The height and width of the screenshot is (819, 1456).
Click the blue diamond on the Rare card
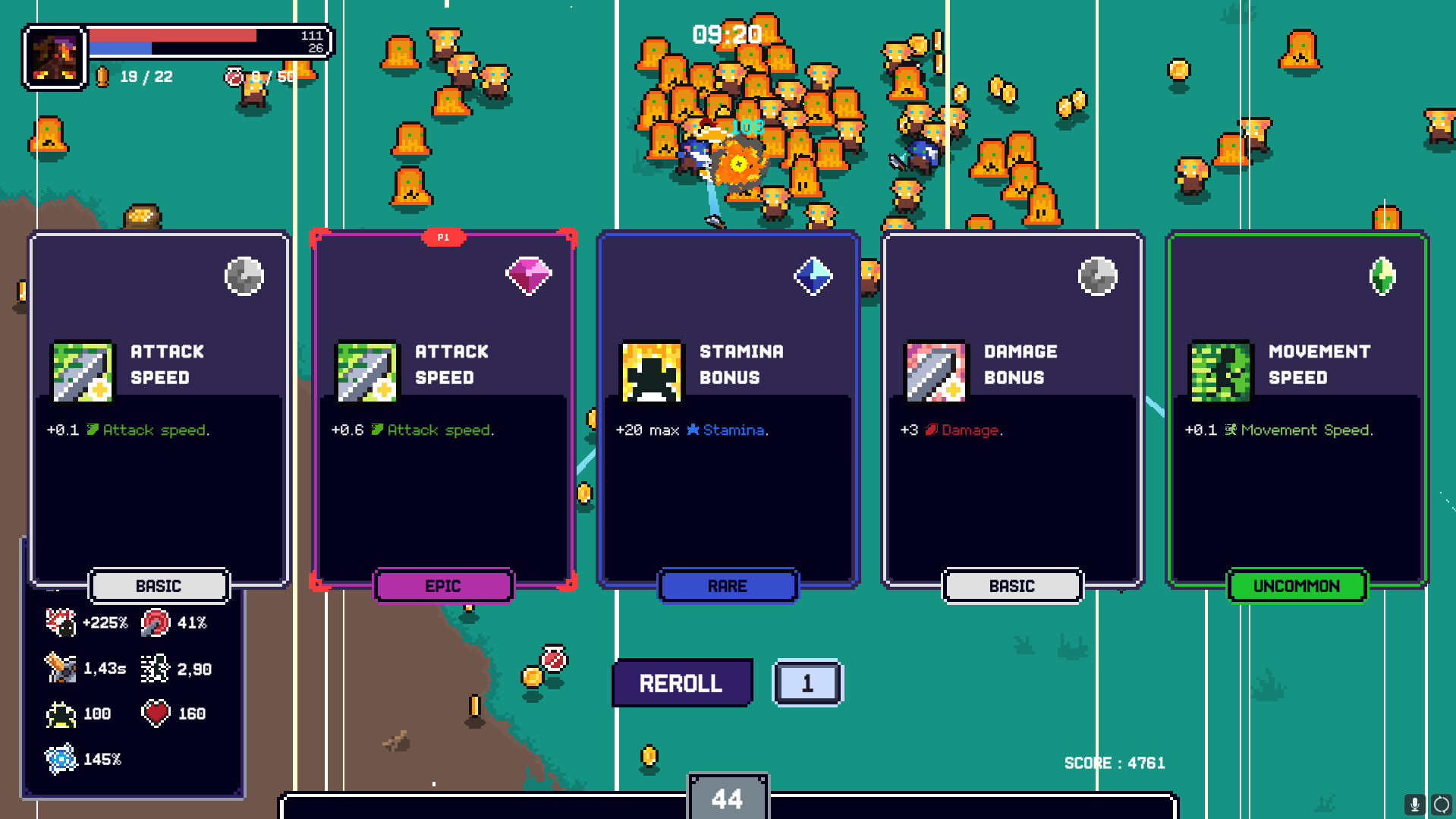813,276
